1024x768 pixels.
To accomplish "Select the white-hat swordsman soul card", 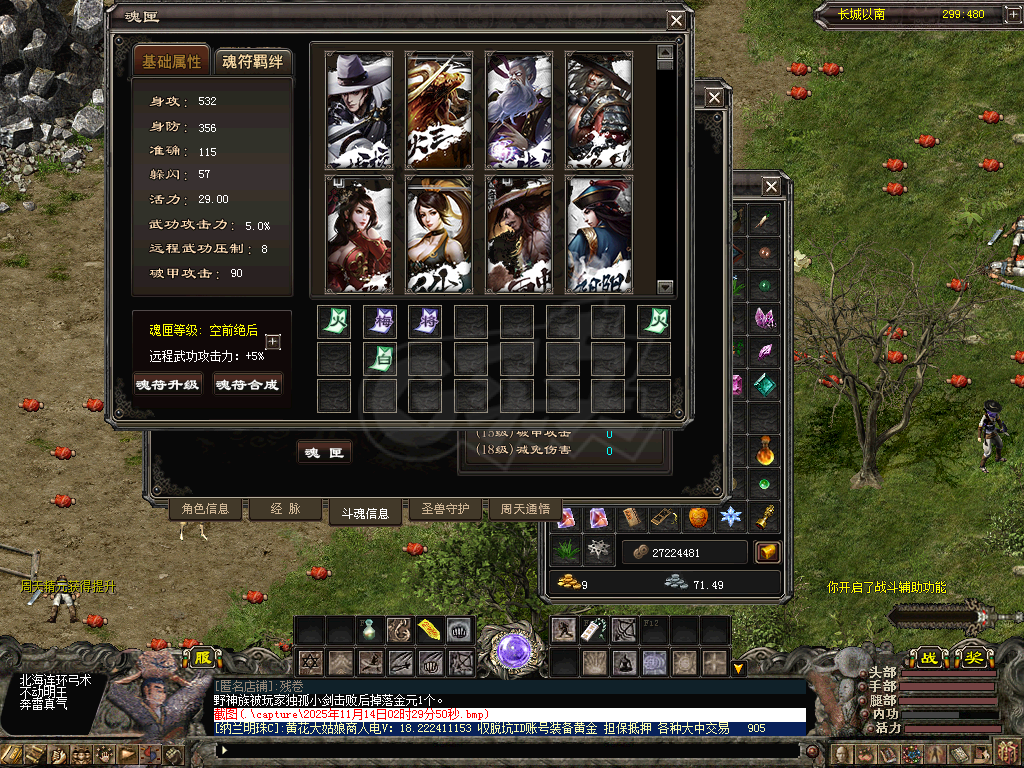I will coord(359,110).
